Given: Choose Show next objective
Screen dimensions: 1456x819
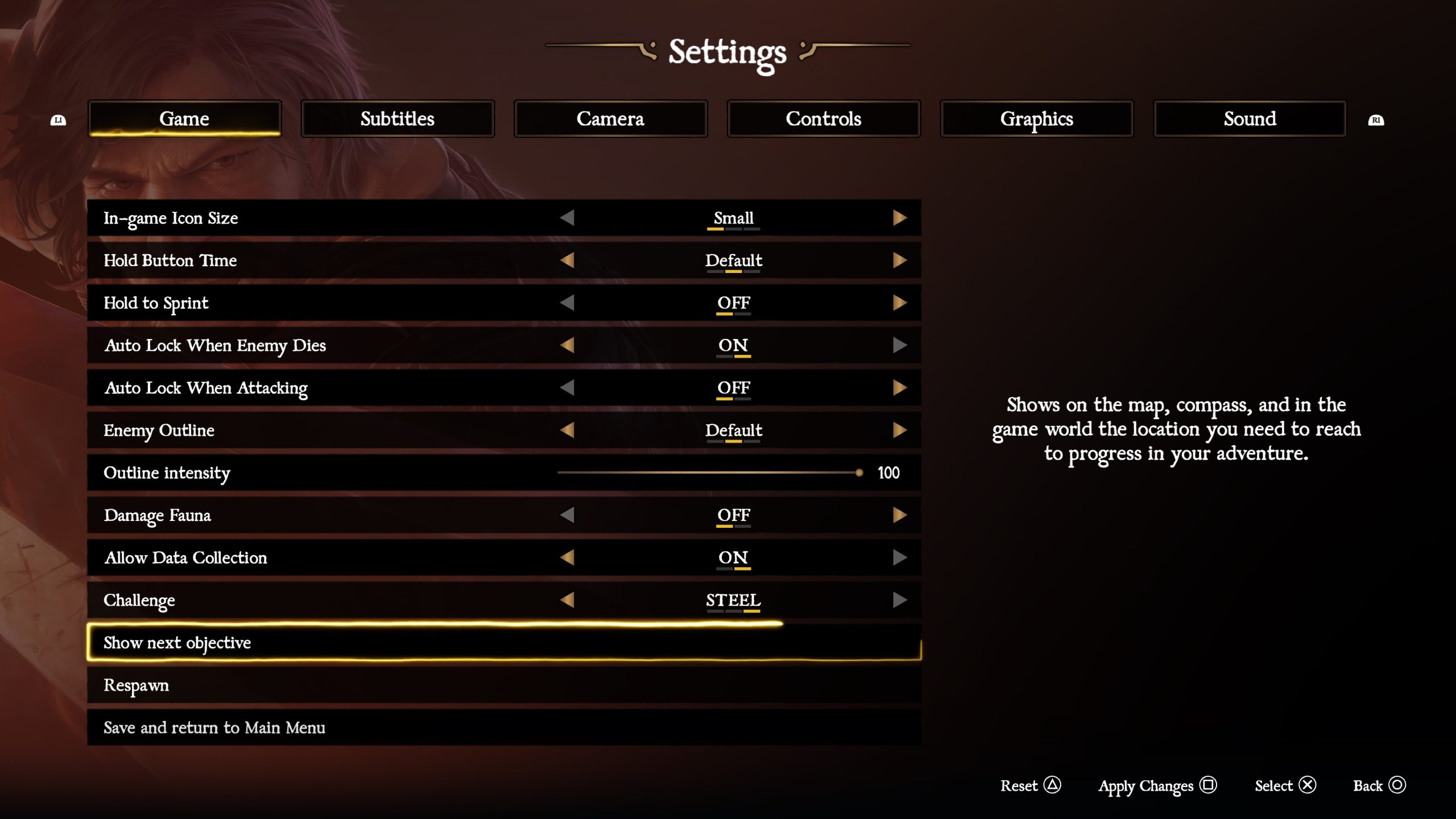Looking at the screenshot, I should pyautogui.click(x=177, y=643).
